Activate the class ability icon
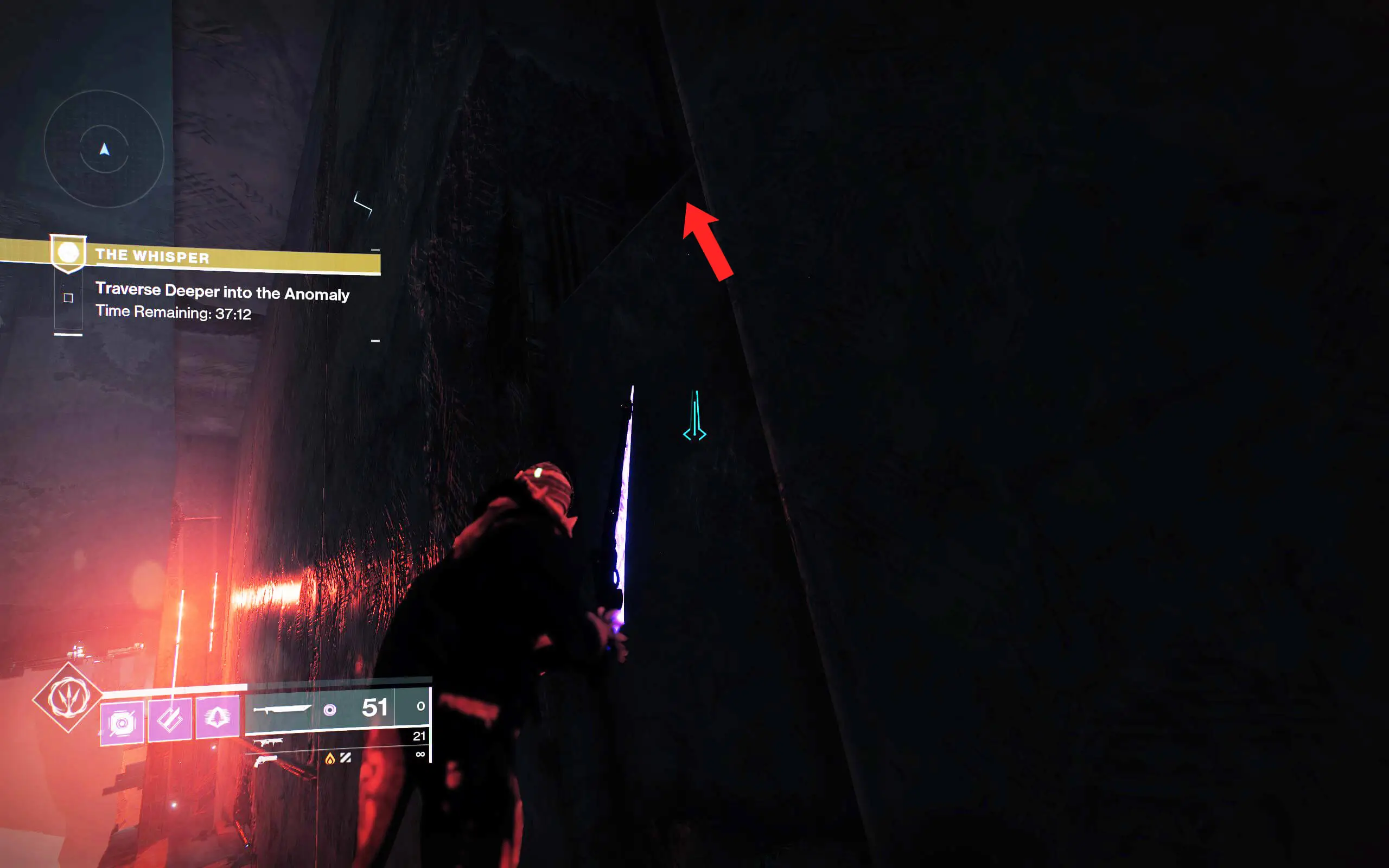This screenshot has width=1389, height=868. click(x=217, y=717)
